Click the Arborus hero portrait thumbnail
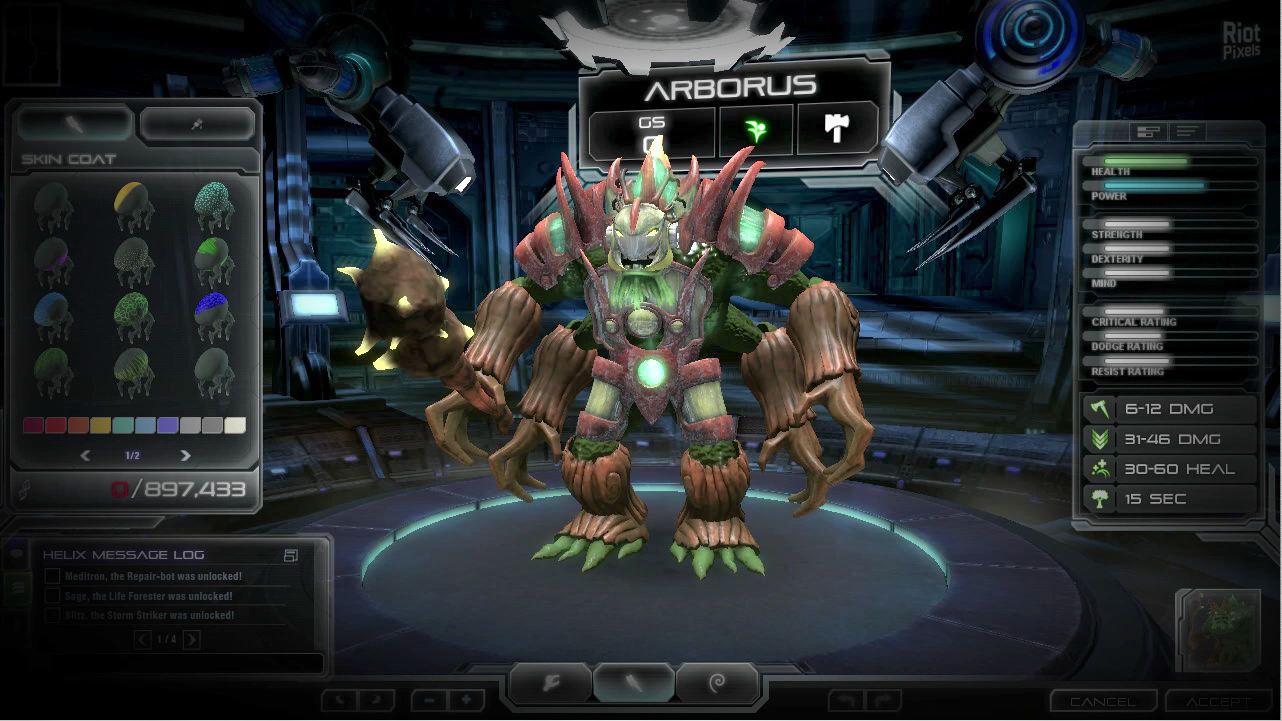 point(1217,629)
